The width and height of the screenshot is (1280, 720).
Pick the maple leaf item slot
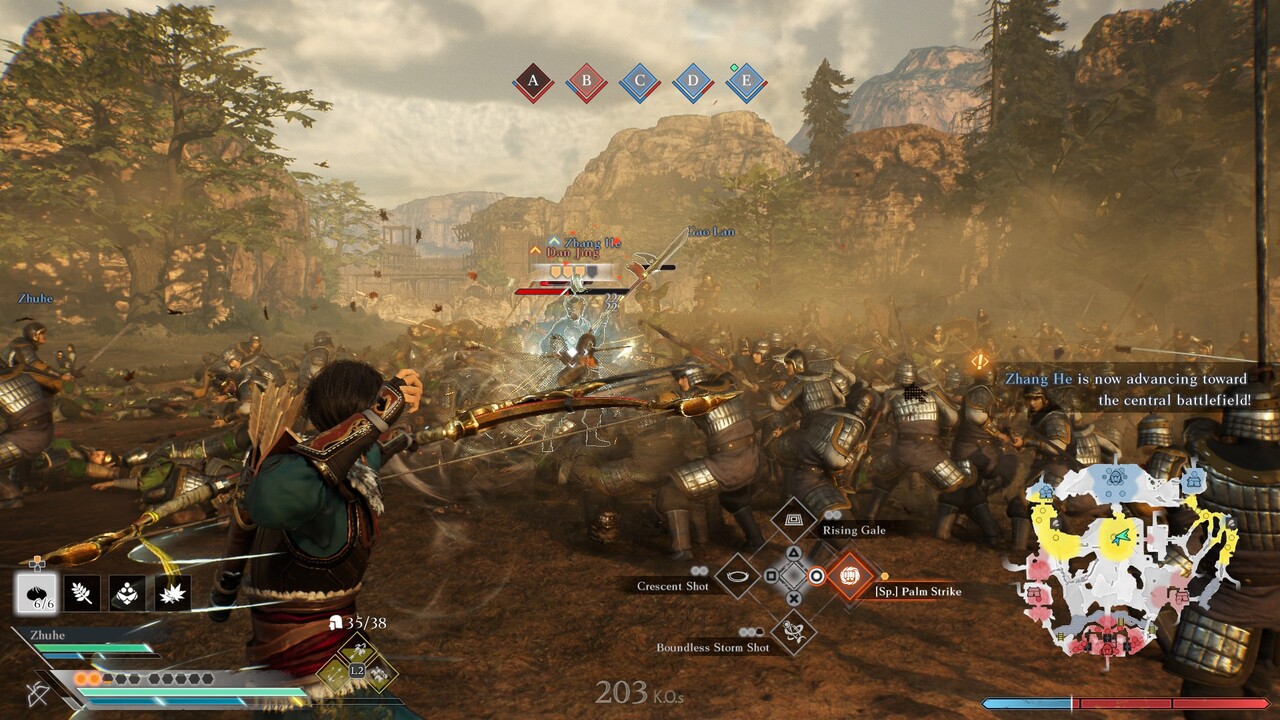coord(173,593)
